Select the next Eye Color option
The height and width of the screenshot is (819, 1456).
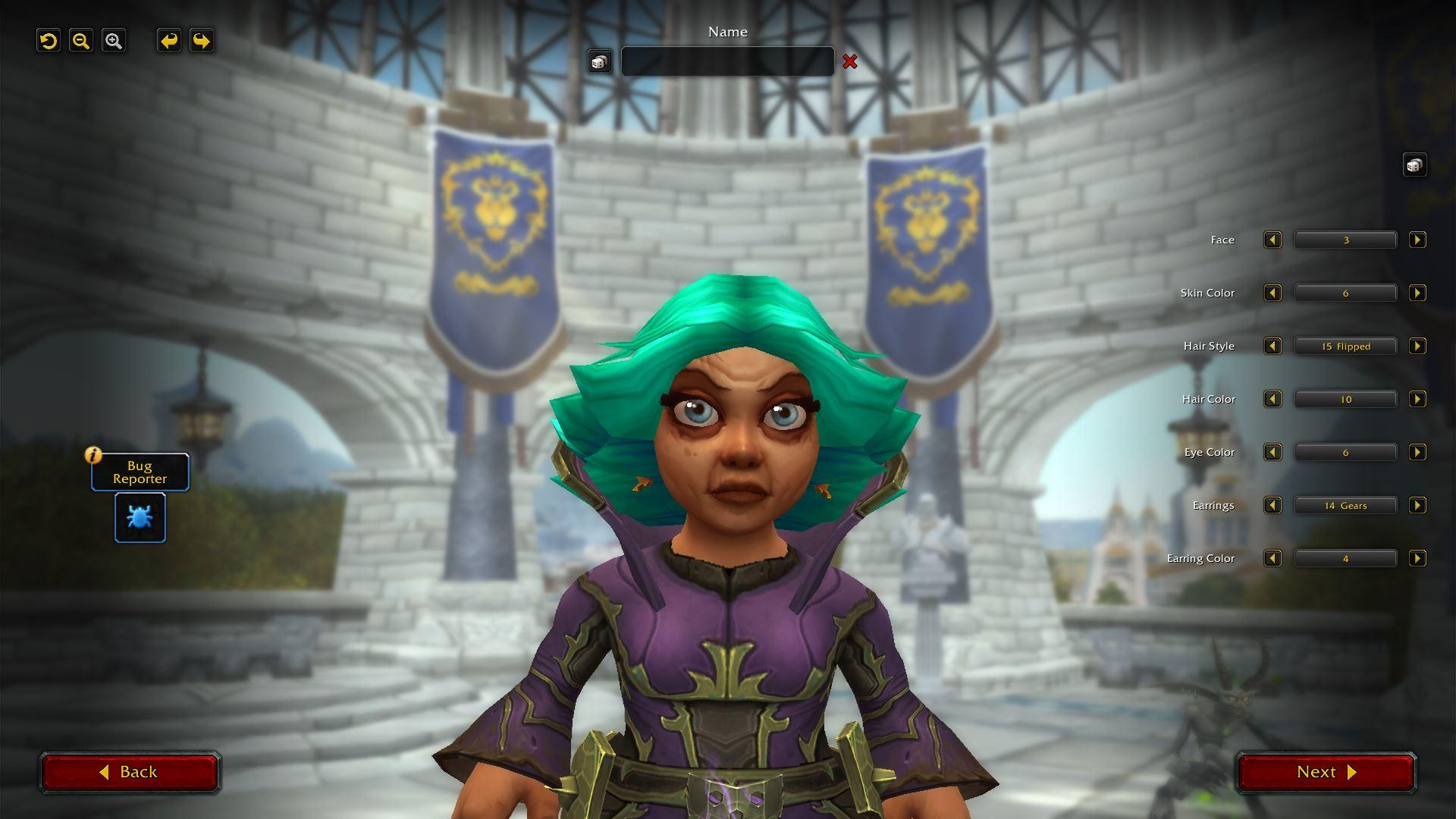[1417, 452]
